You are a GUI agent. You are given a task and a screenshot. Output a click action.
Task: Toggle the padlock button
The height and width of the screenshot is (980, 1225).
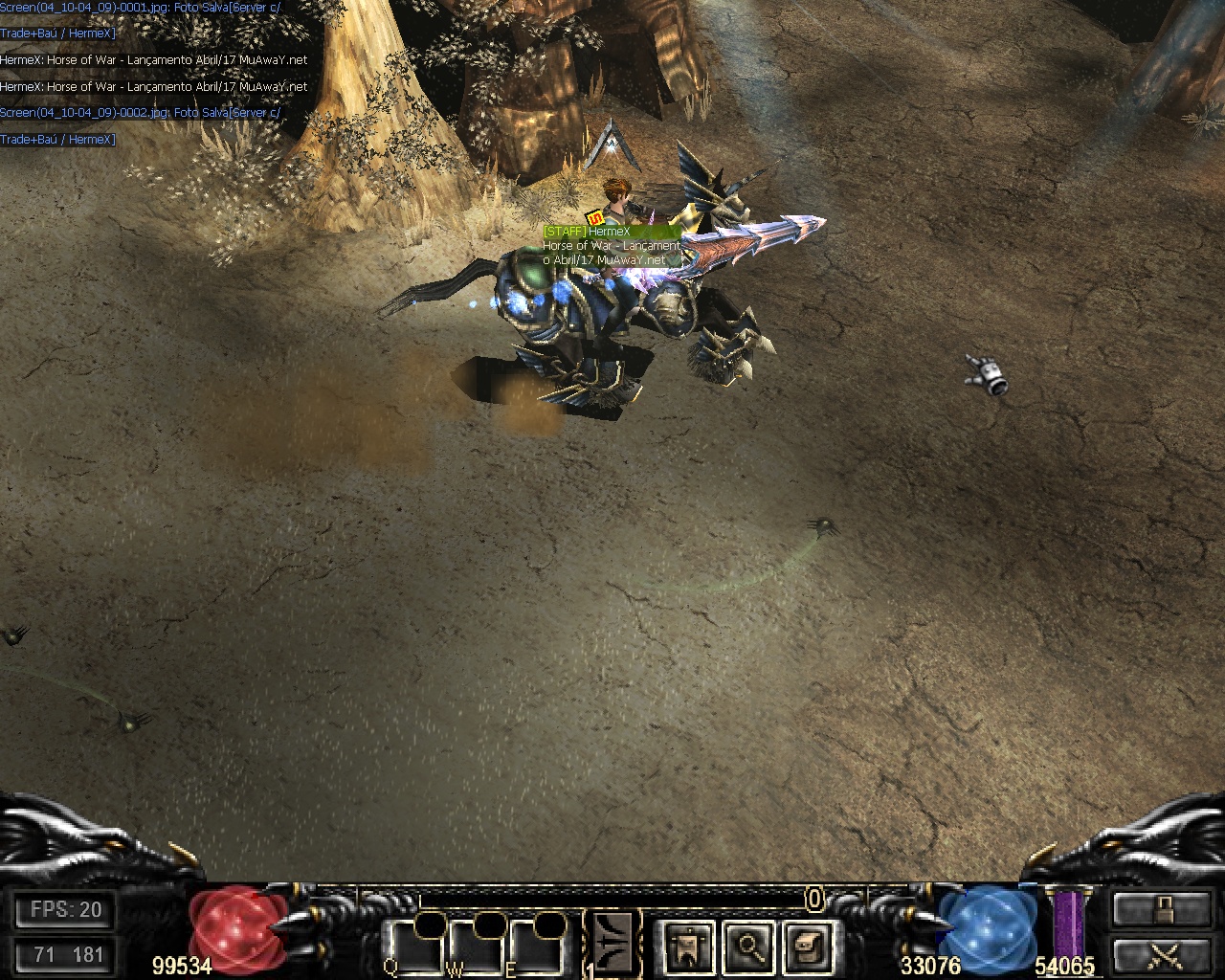point(1162,908)
